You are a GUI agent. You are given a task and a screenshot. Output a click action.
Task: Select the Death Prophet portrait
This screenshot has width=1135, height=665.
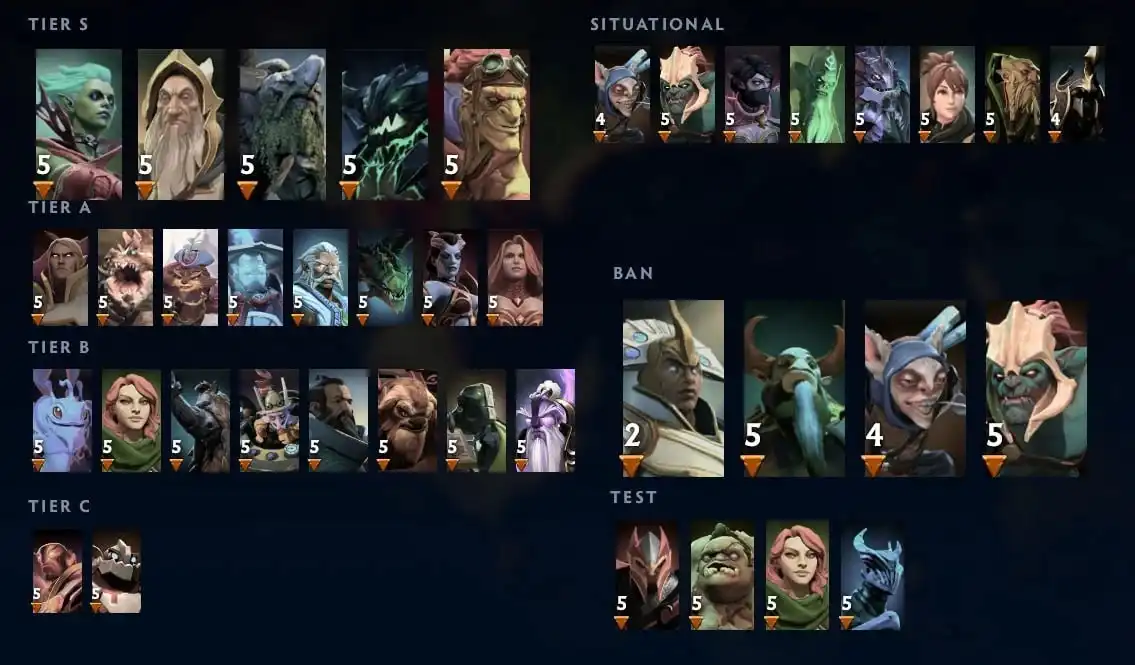(x=79, y=124)
